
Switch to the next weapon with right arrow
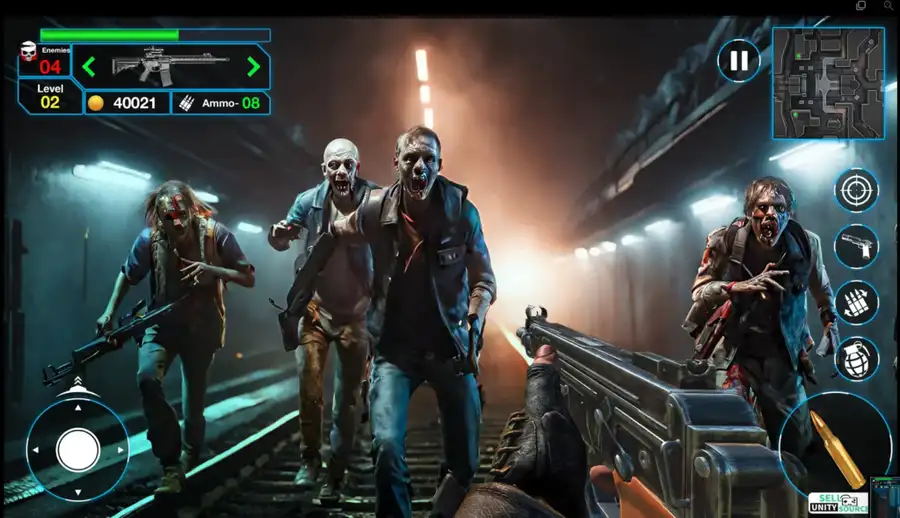tap(253, 67)
